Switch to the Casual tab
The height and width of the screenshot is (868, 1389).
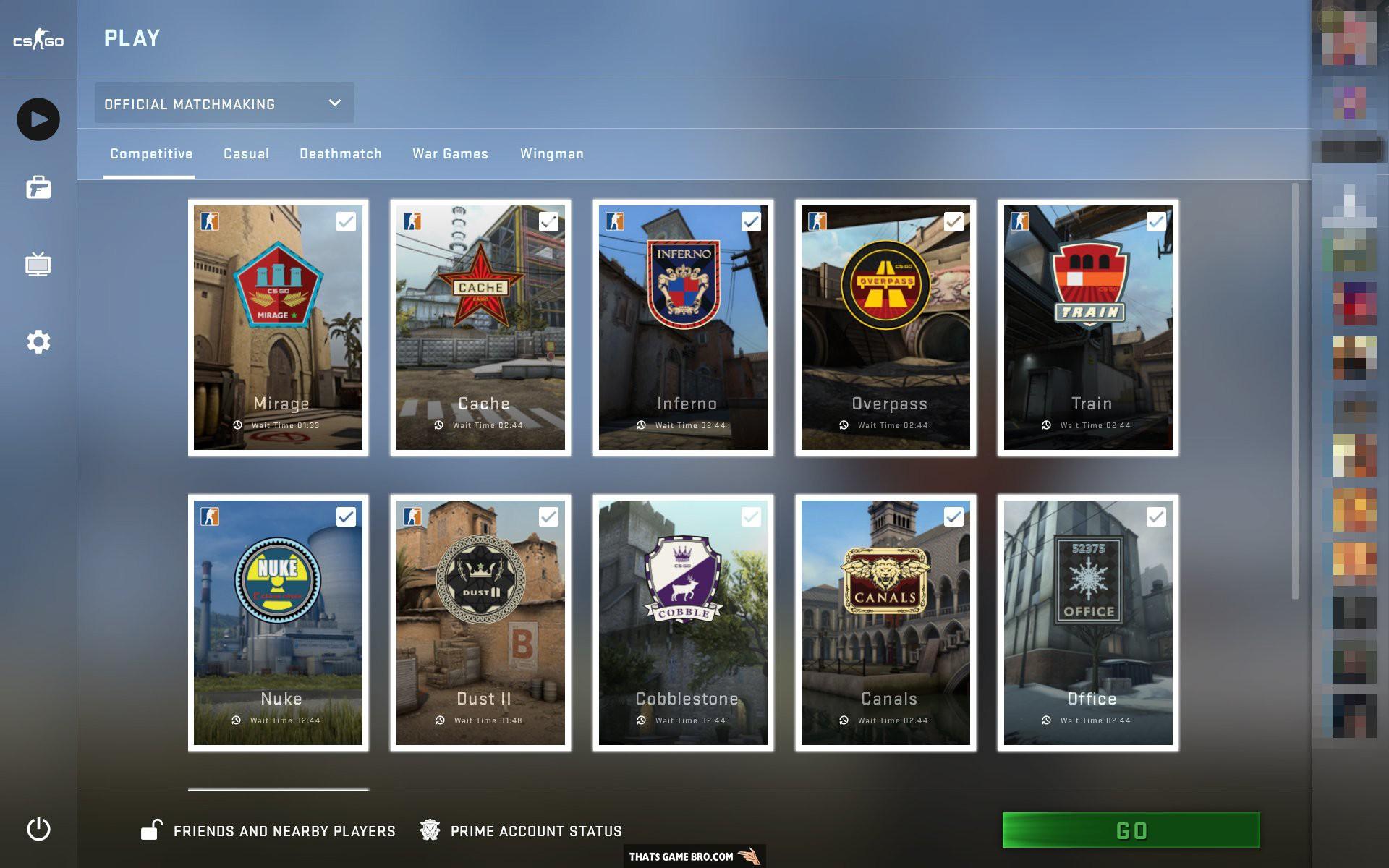click(246, 153)
